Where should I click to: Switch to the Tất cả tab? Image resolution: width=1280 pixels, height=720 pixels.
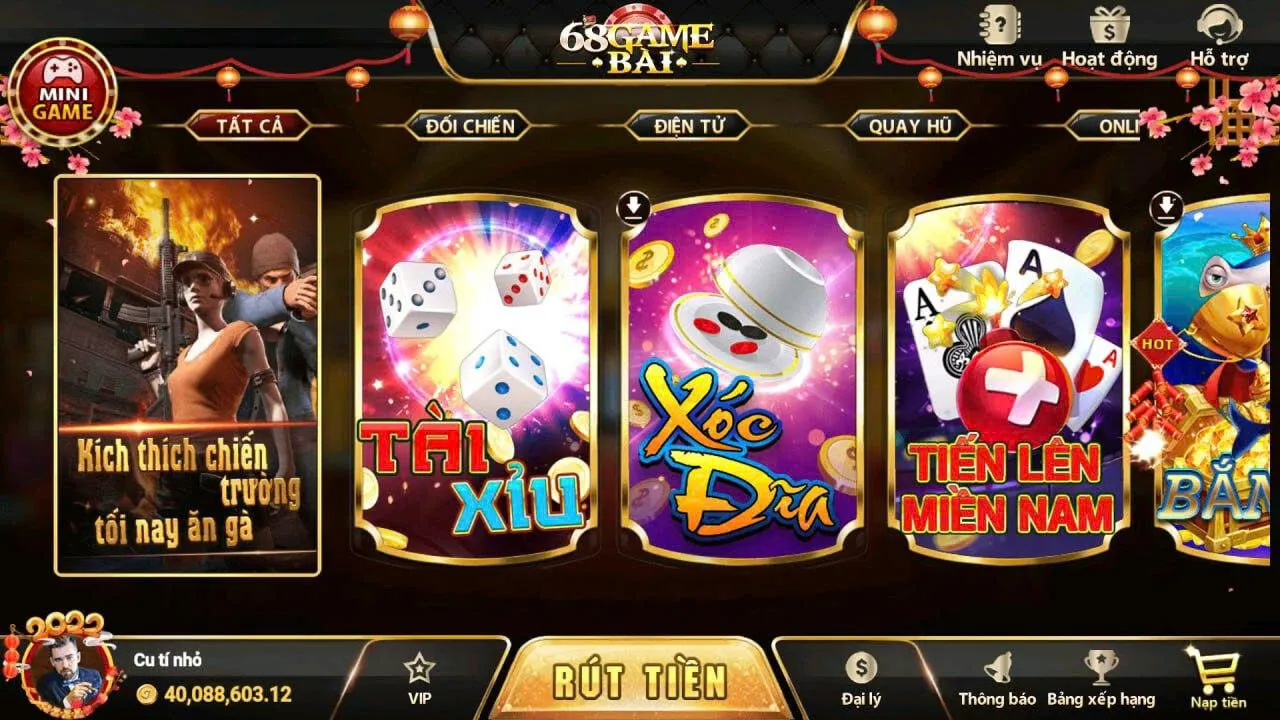point(250,126)
